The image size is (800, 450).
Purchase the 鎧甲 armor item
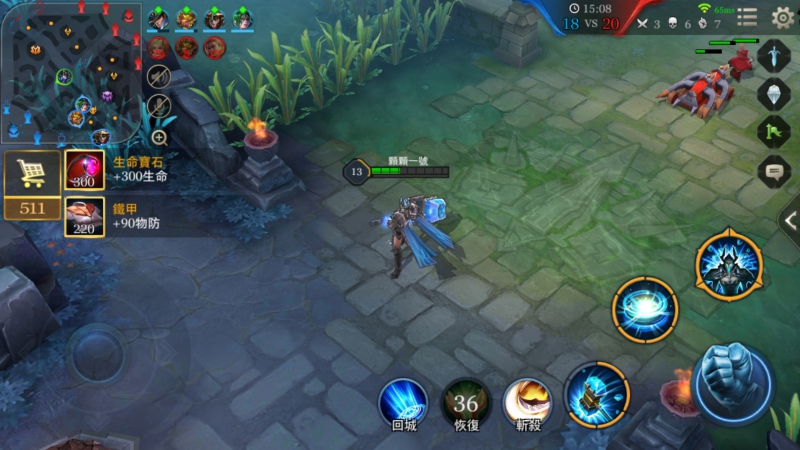pyautogui.click(x=85, y=216)
